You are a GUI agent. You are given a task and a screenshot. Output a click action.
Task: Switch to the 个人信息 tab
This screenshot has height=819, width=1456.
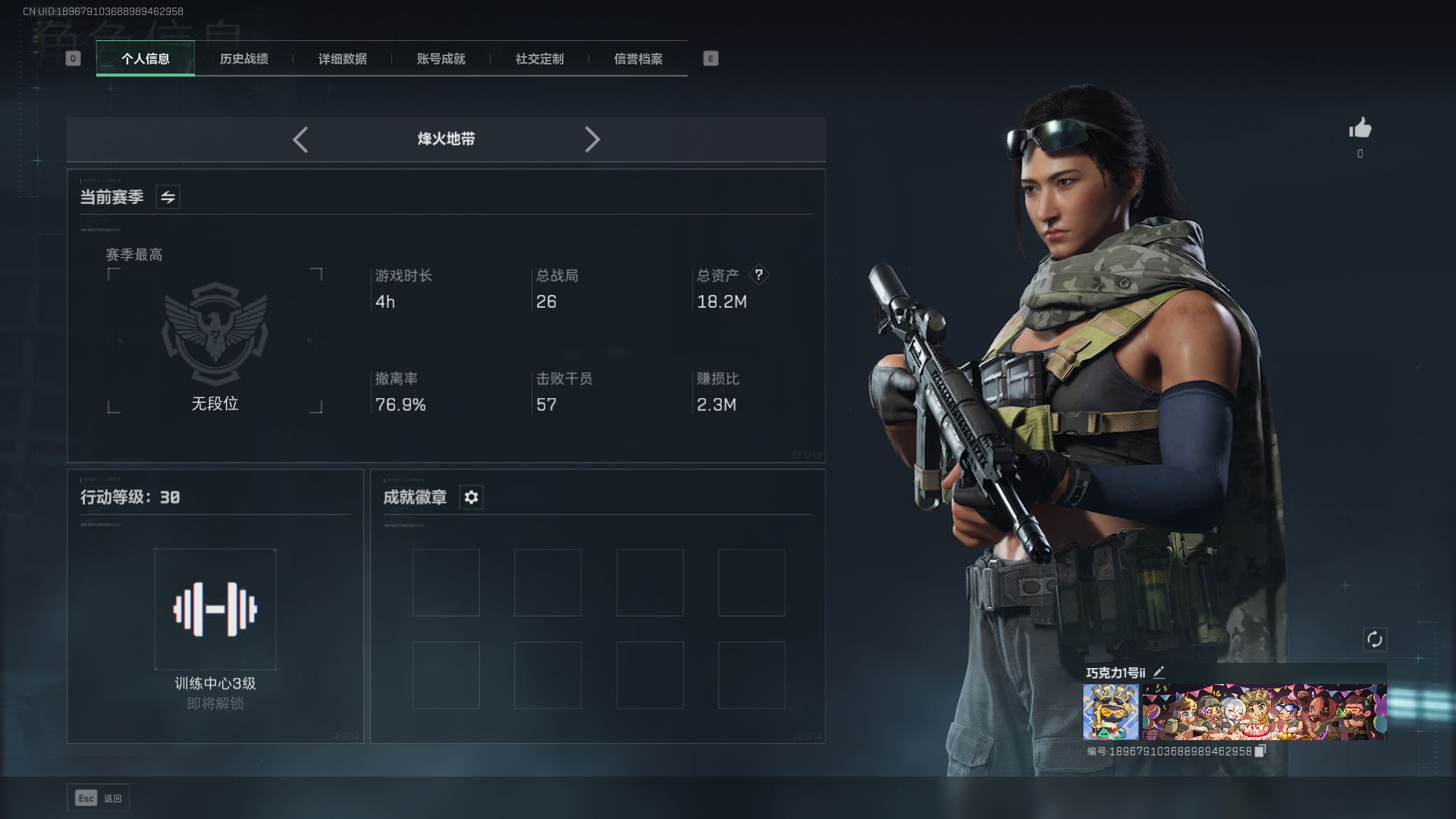[x=145, y=59]
